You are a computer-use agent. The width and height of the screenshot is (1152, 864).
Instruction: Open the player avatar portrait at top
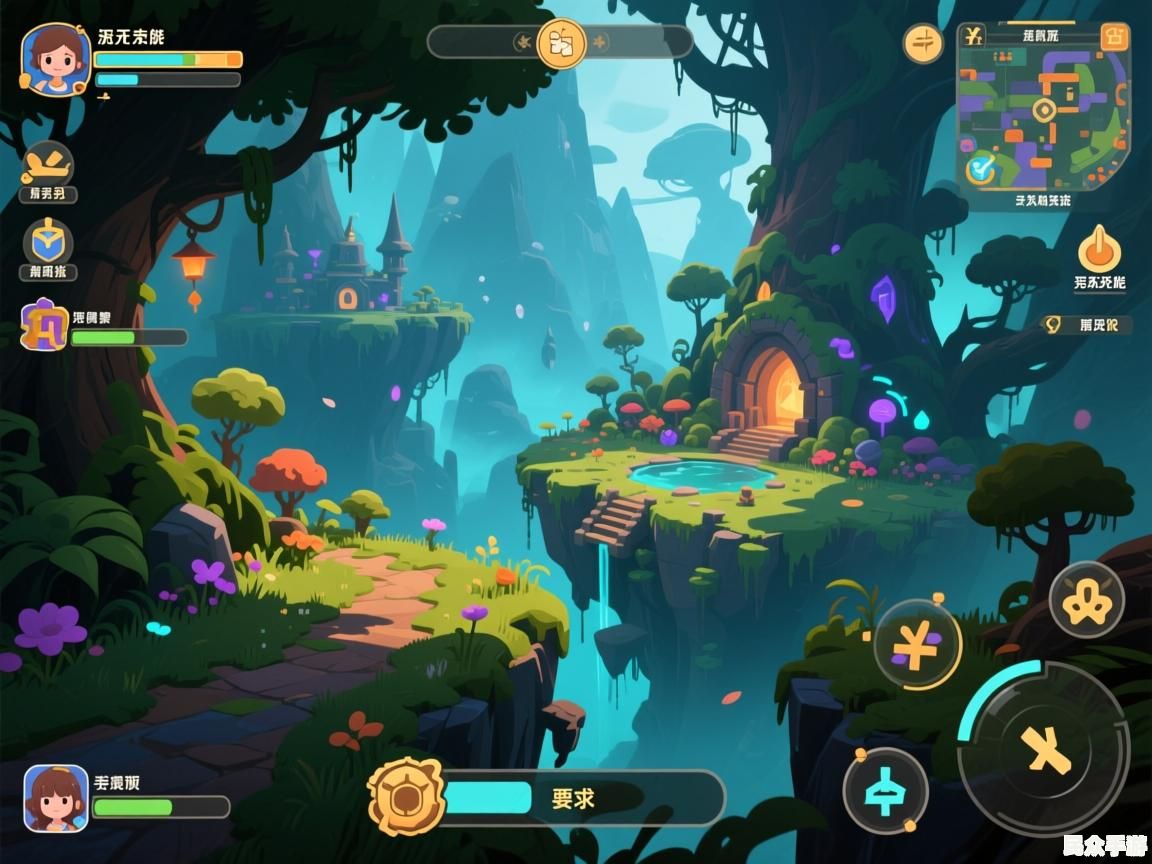pos(55,59)
